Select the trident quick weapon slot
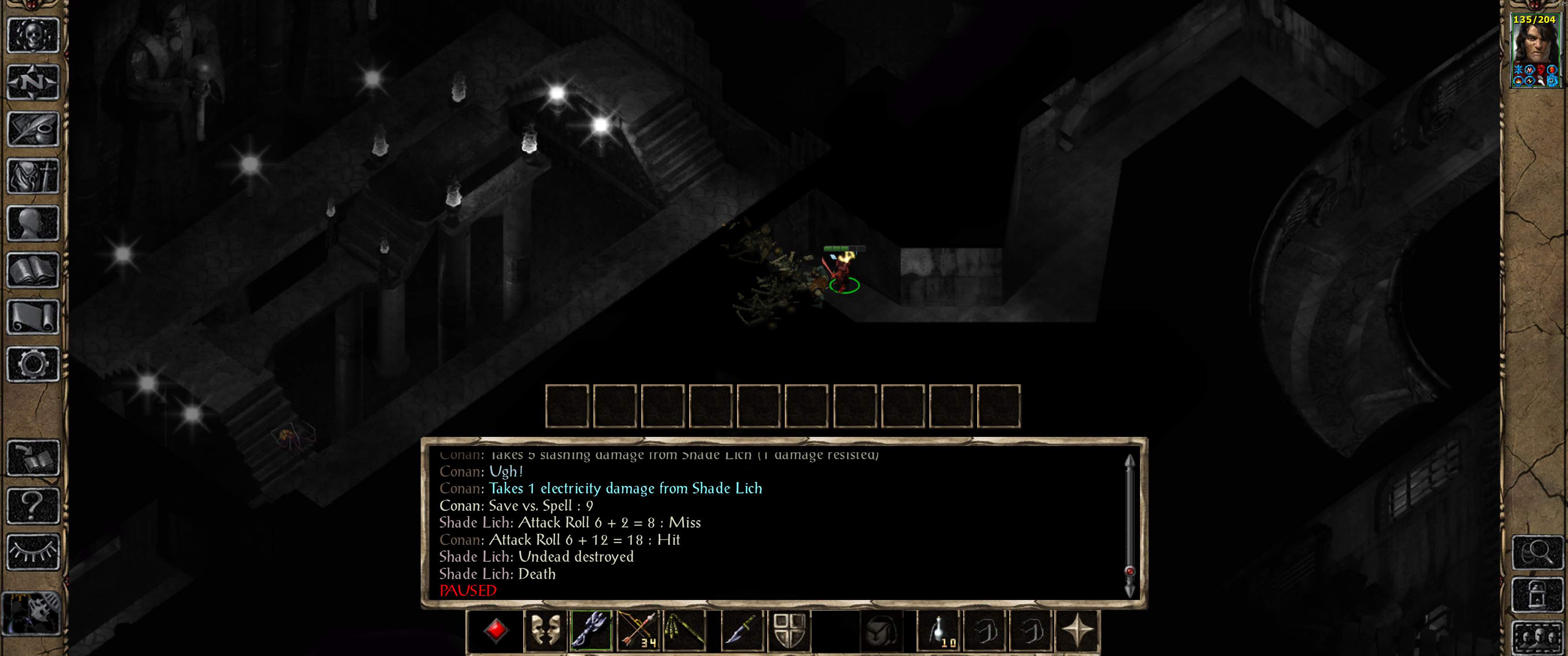The width and height of the screenshot is (1568, 656). click(591, 633)
